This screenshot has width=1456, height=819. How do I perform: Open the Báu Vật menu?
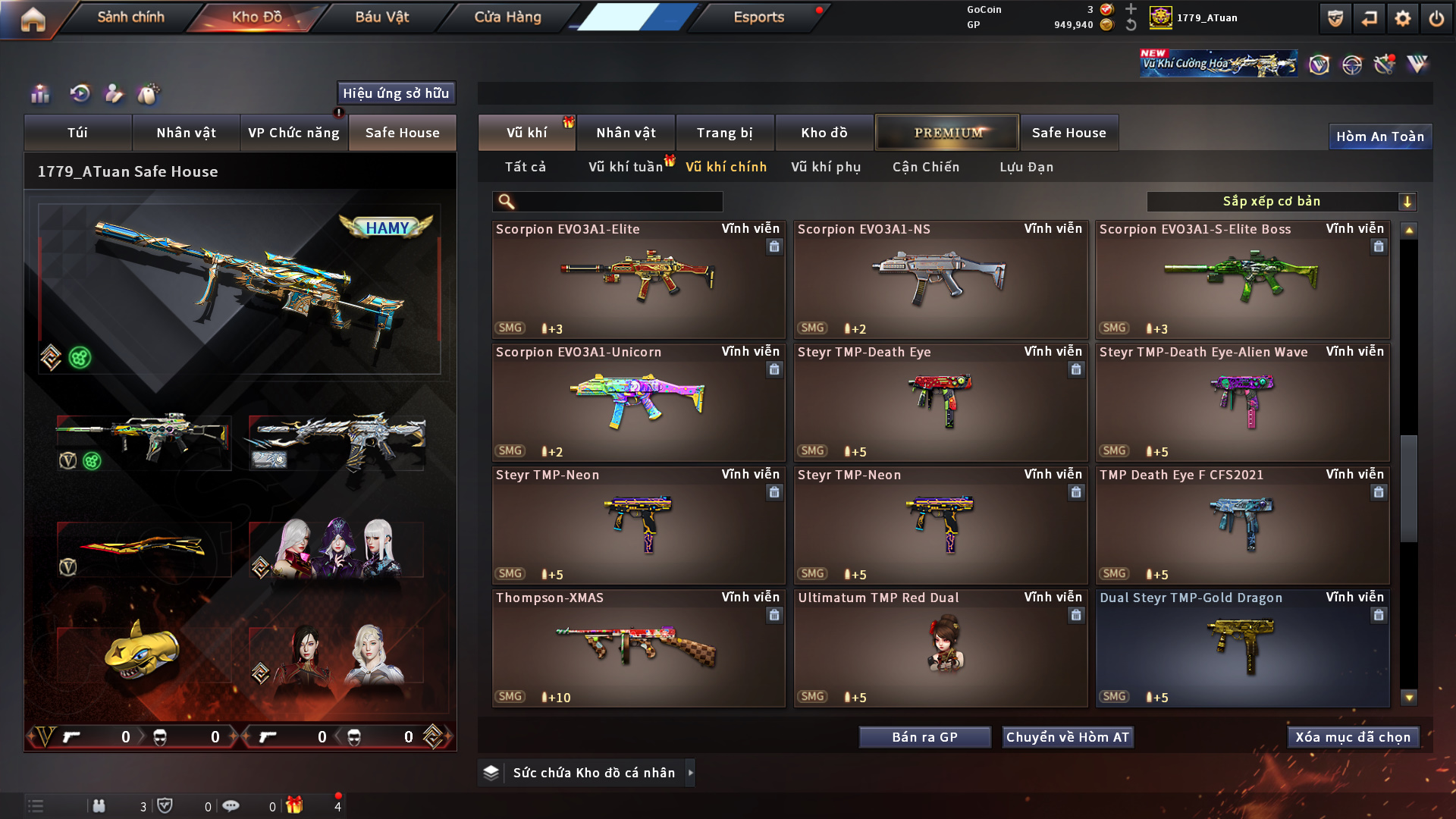click(x=381, y=17)
